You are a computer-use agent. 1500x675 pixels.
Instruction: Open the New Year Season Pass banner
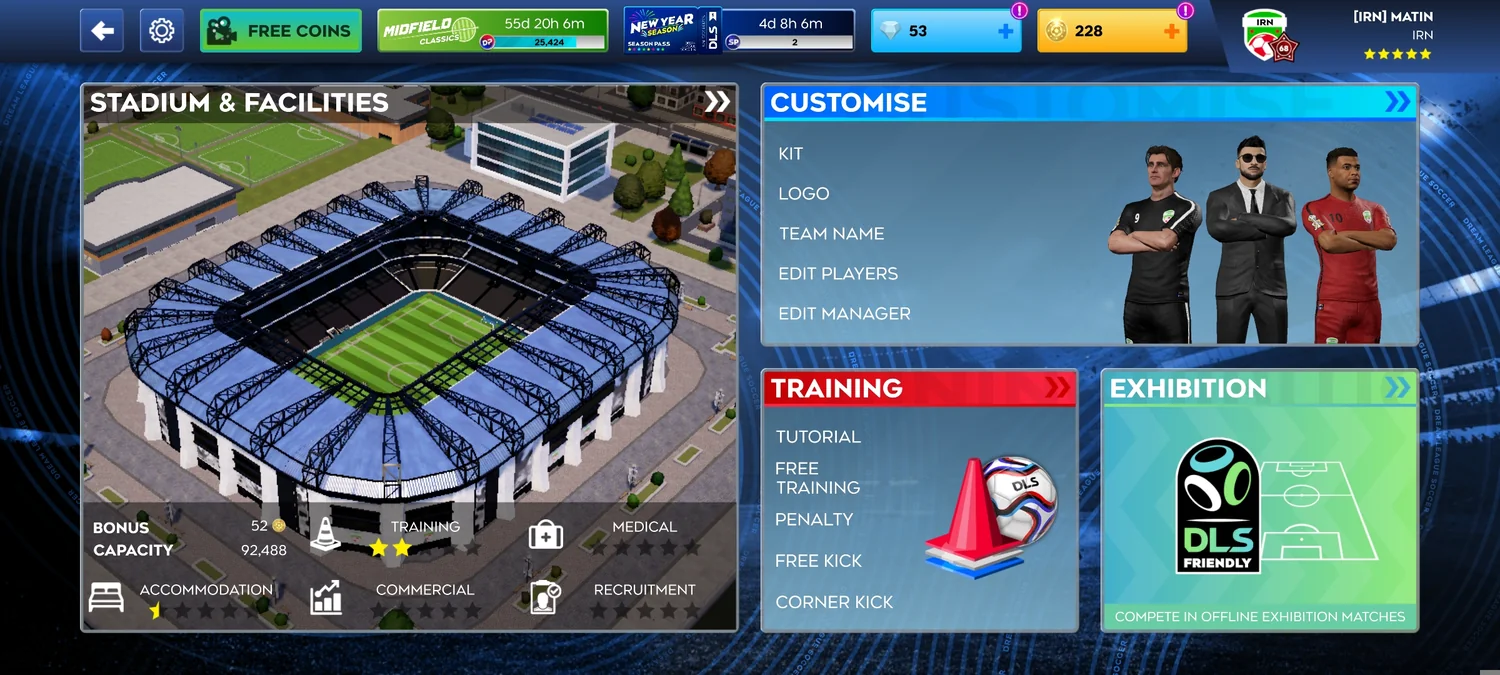coord(739,31)
